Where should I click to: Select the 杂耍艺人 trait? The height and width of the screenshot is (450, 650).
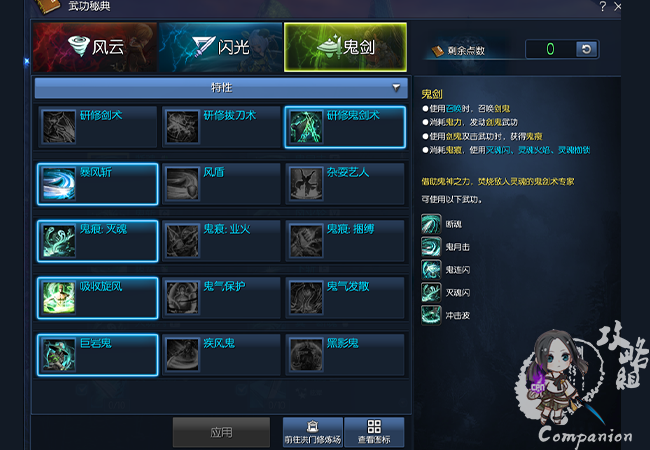[x=345, y=184]
